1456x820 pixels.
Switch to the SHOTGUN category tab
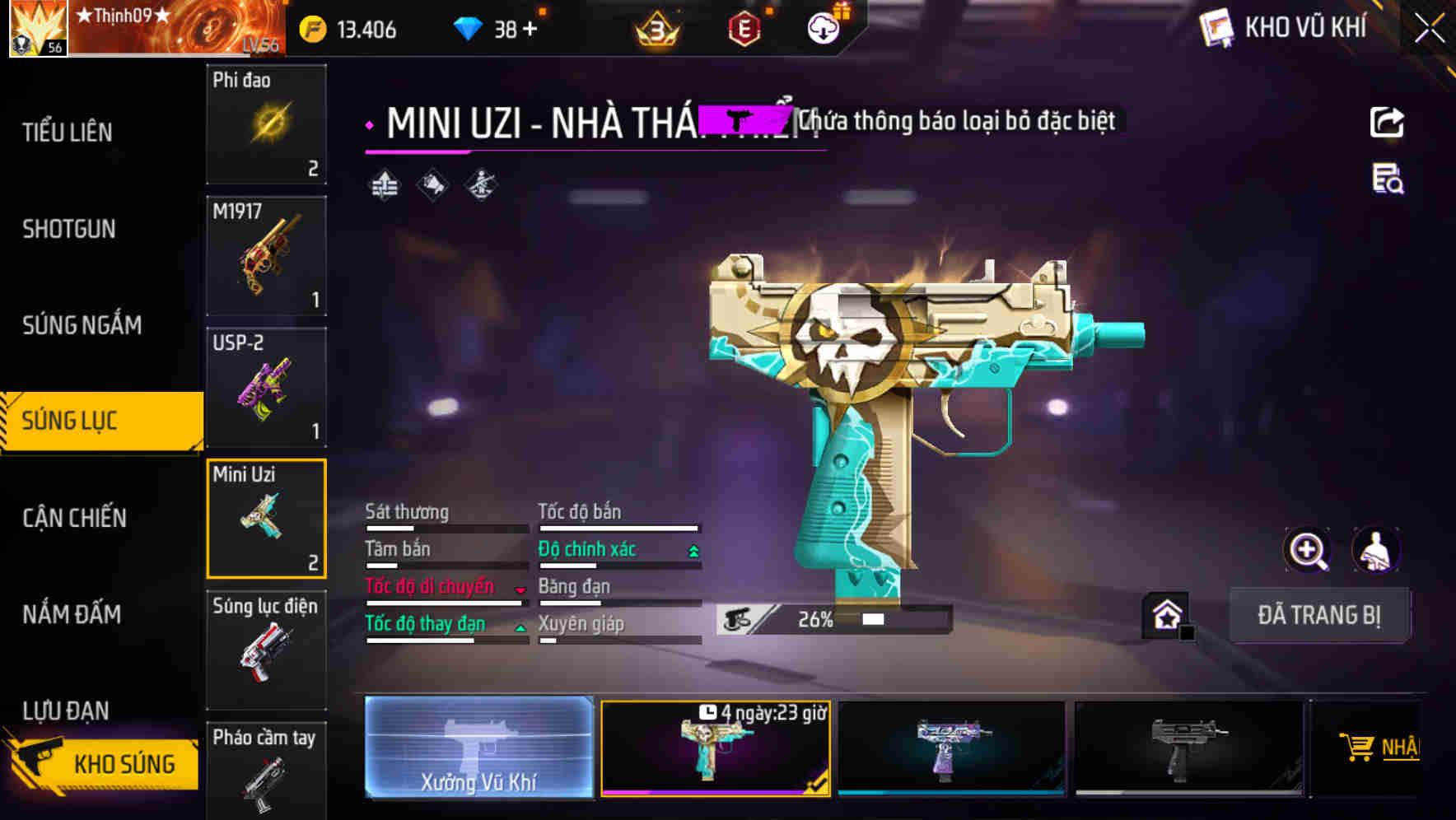70,229
